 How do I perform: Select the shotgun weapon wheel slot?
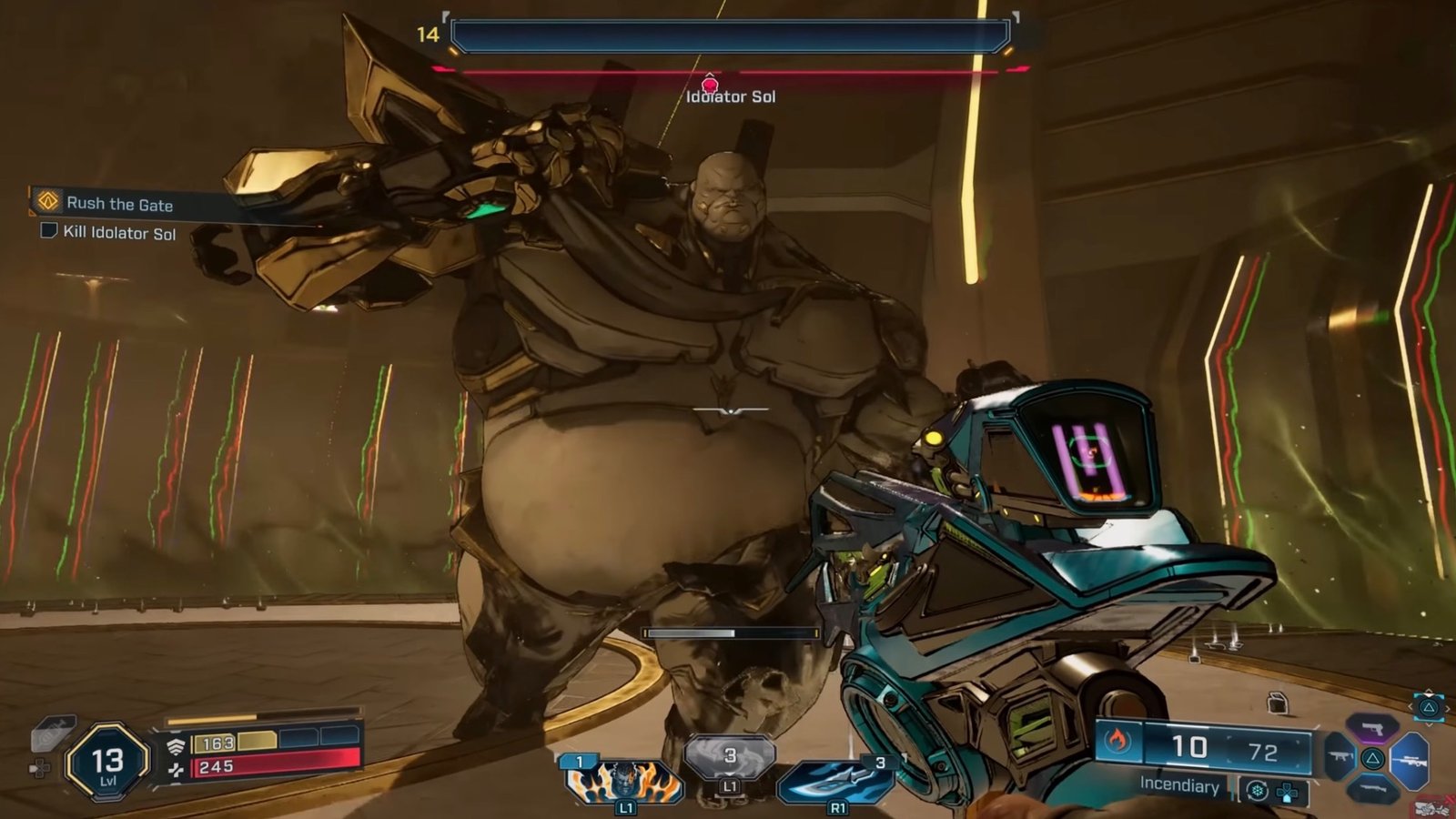pyautogui.click(x=1373, y=791)
